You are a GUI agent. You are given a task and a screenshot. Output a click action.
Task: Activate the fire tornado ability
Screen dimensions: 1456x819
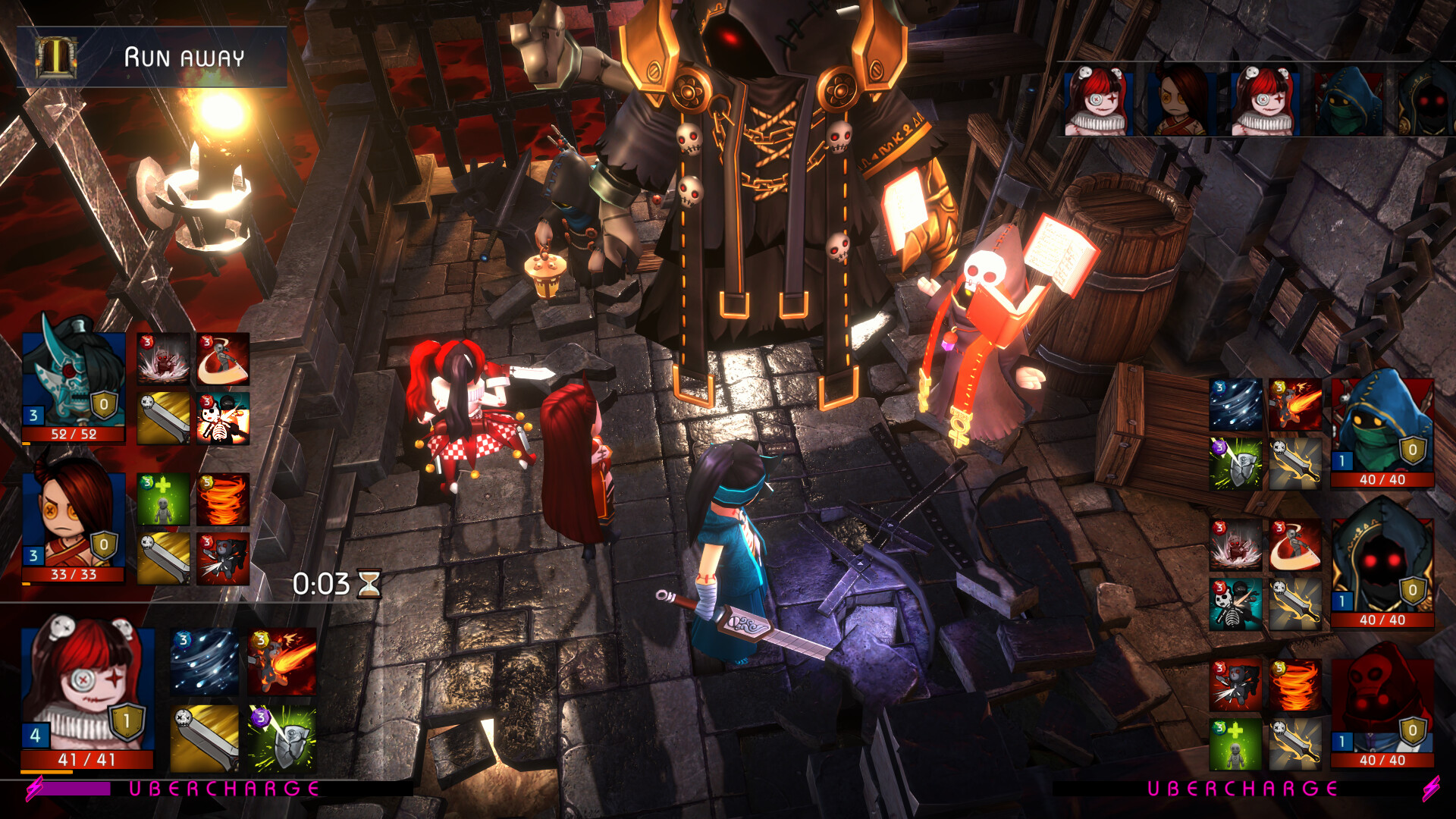(224, 500)
